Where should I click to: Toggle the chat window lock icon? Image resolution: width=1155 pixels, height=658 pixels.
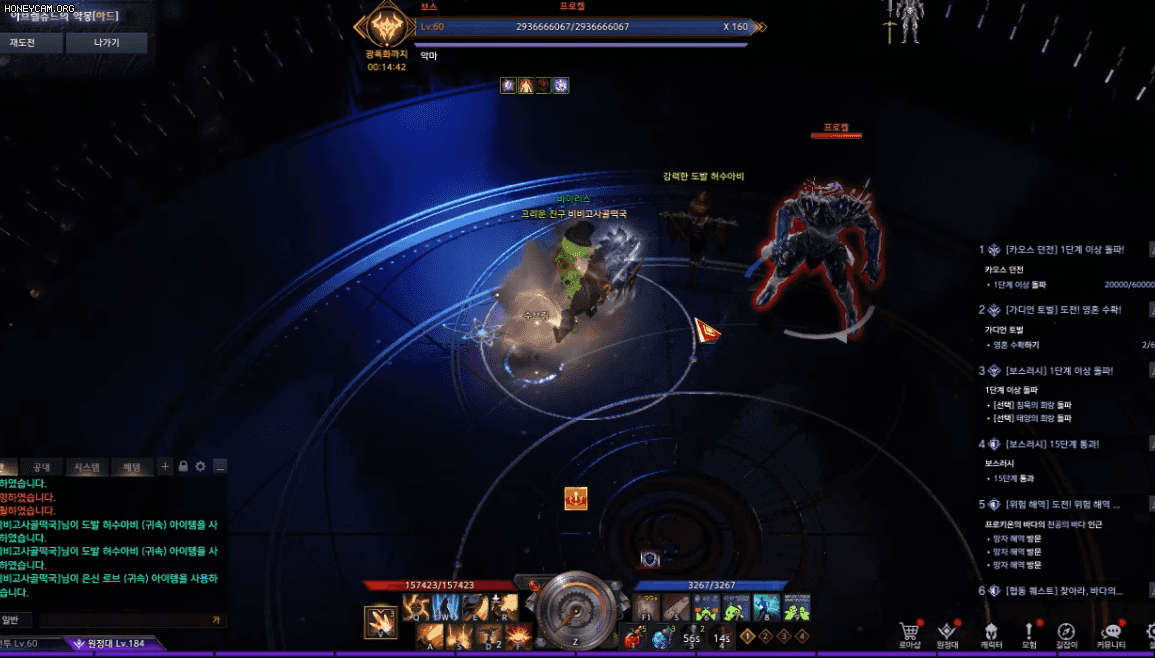183,466
